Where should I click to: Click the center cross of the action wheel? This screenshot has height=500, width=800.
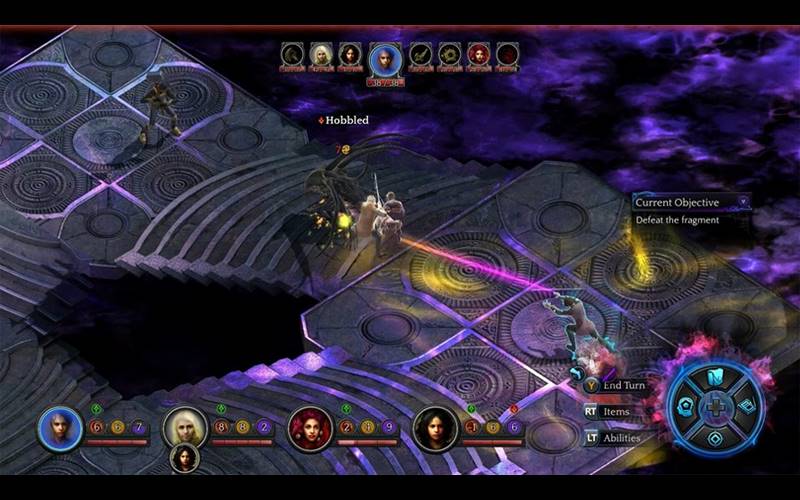click(x=716, y=407)
